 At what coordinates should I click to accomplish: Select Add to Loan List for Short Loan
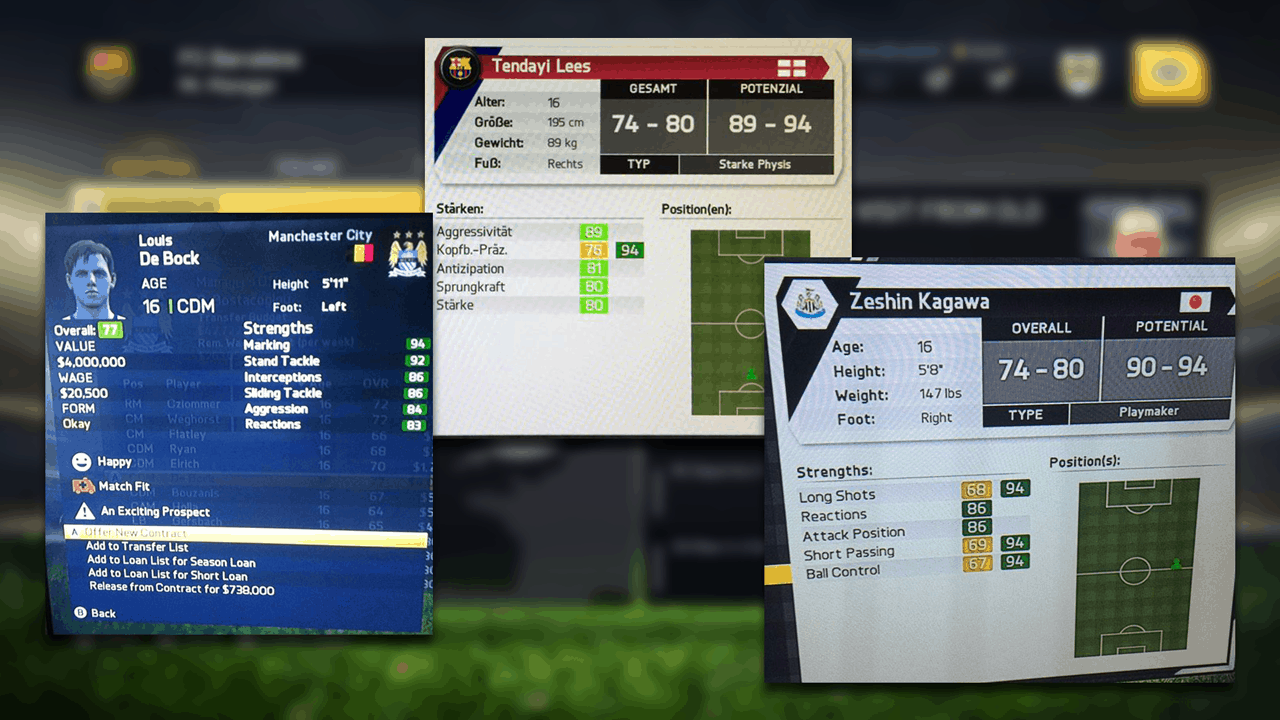click(167, 575)
